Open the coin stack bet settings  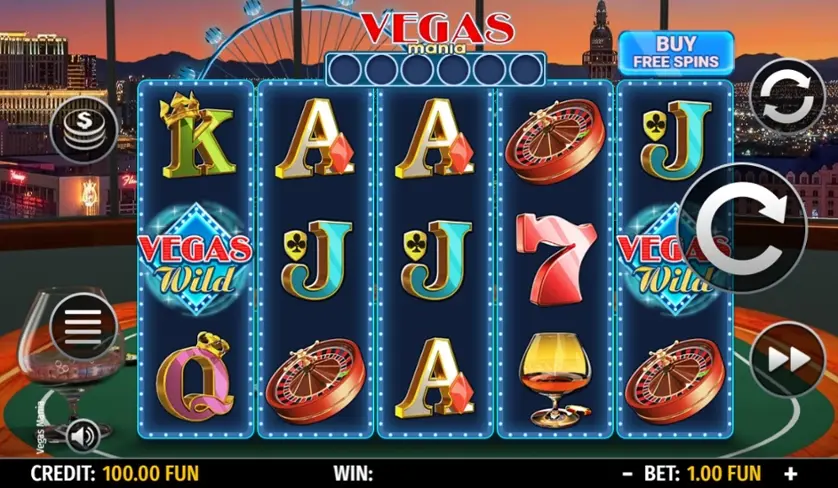[x=84, y=128]
